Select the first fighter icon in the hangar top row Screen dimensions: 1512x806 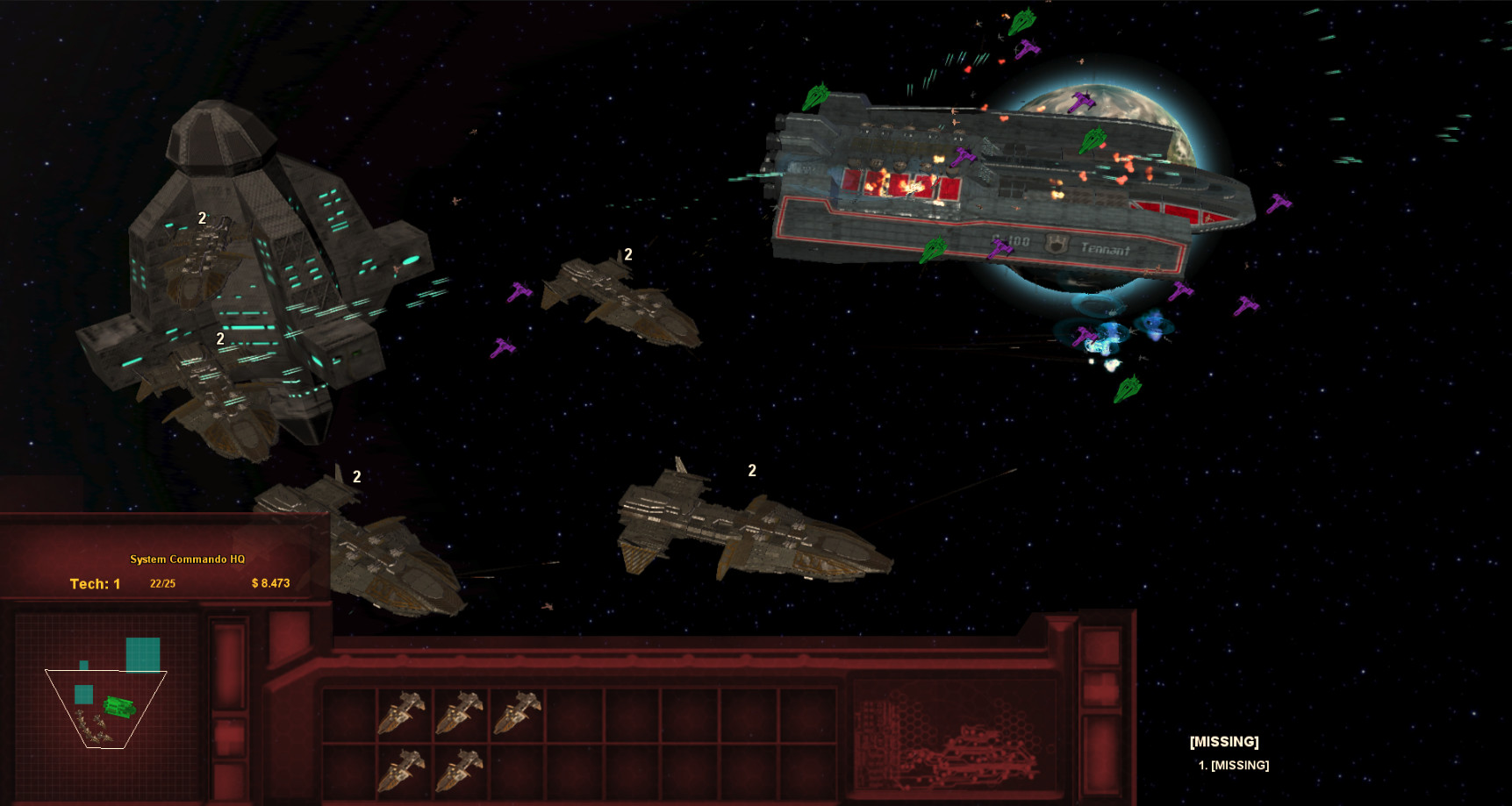[404, 712]
